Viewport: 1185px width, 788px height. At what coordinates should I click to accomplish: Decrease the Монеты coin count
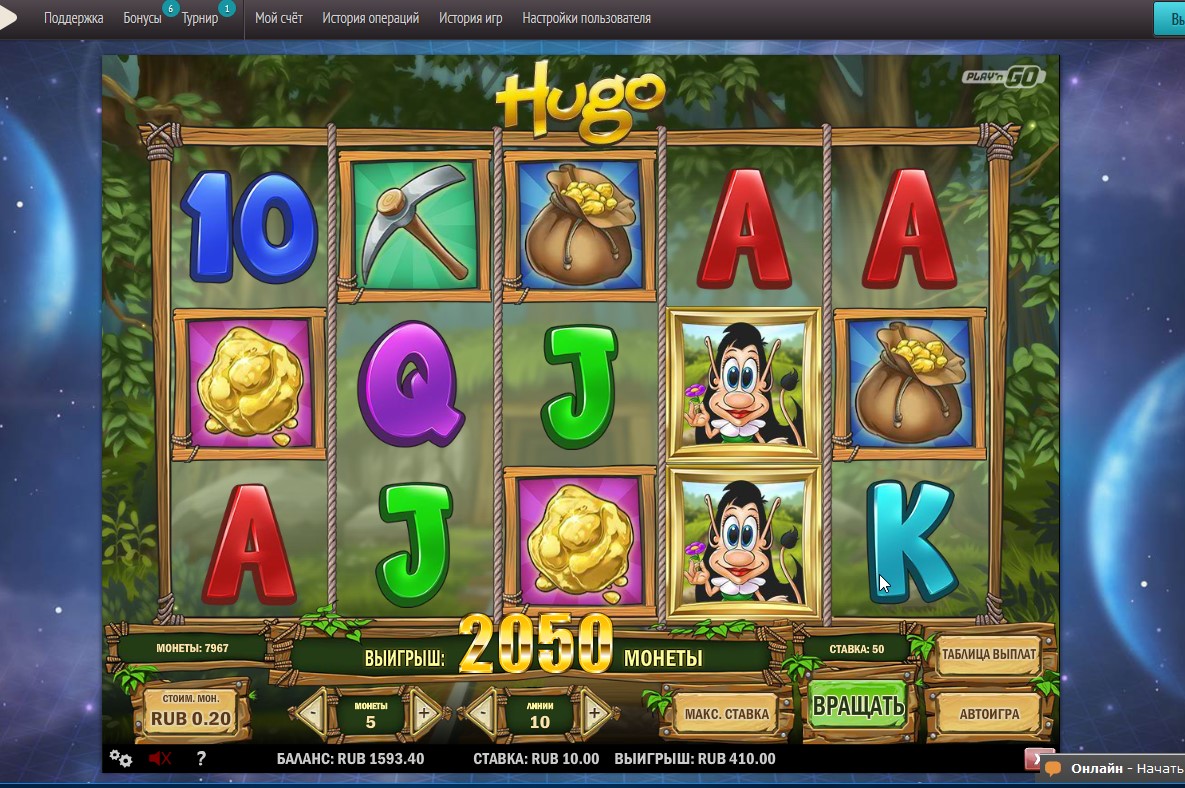[314, 713]
